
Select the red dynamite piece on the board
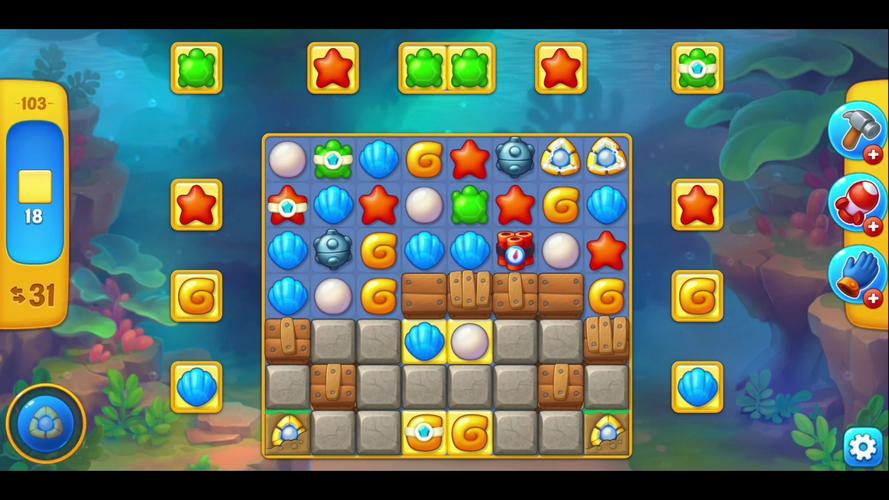(515, 250)
